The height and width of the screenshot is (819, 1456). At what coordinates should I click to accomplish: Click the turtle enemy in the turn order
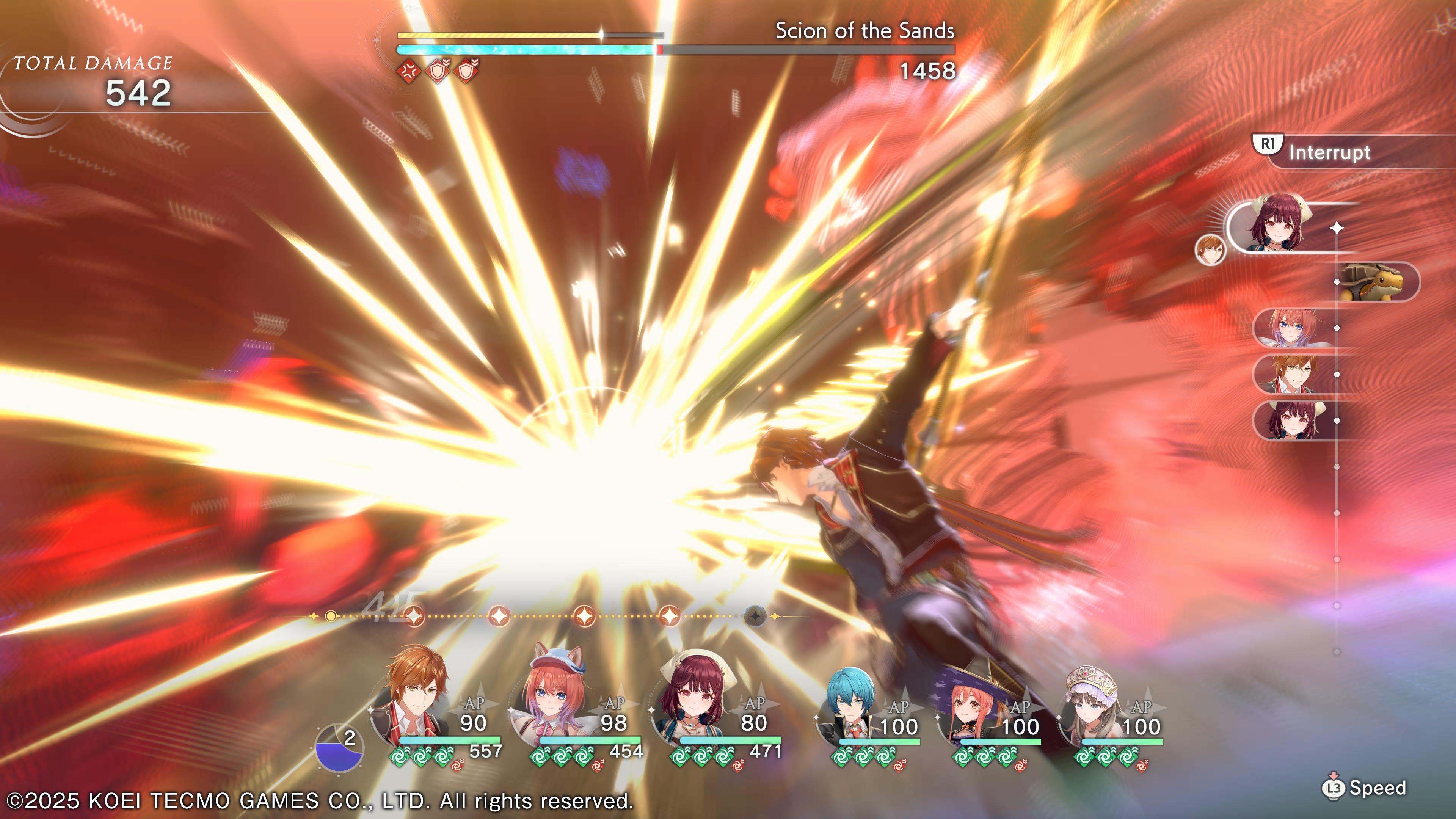1377,281
